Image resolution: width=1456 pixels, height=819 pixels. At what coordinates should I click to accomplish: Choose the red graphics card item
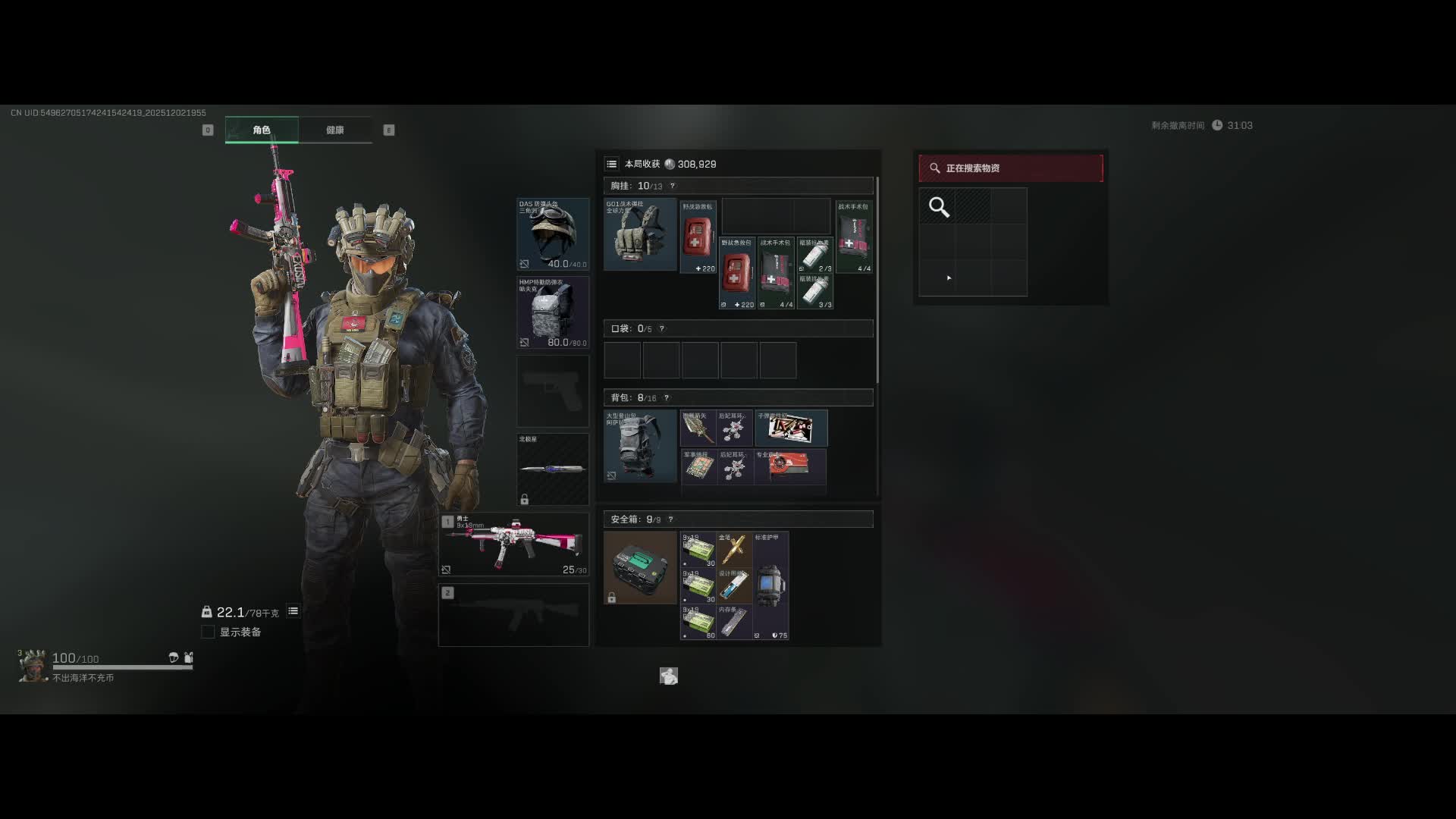click(789, 466)
